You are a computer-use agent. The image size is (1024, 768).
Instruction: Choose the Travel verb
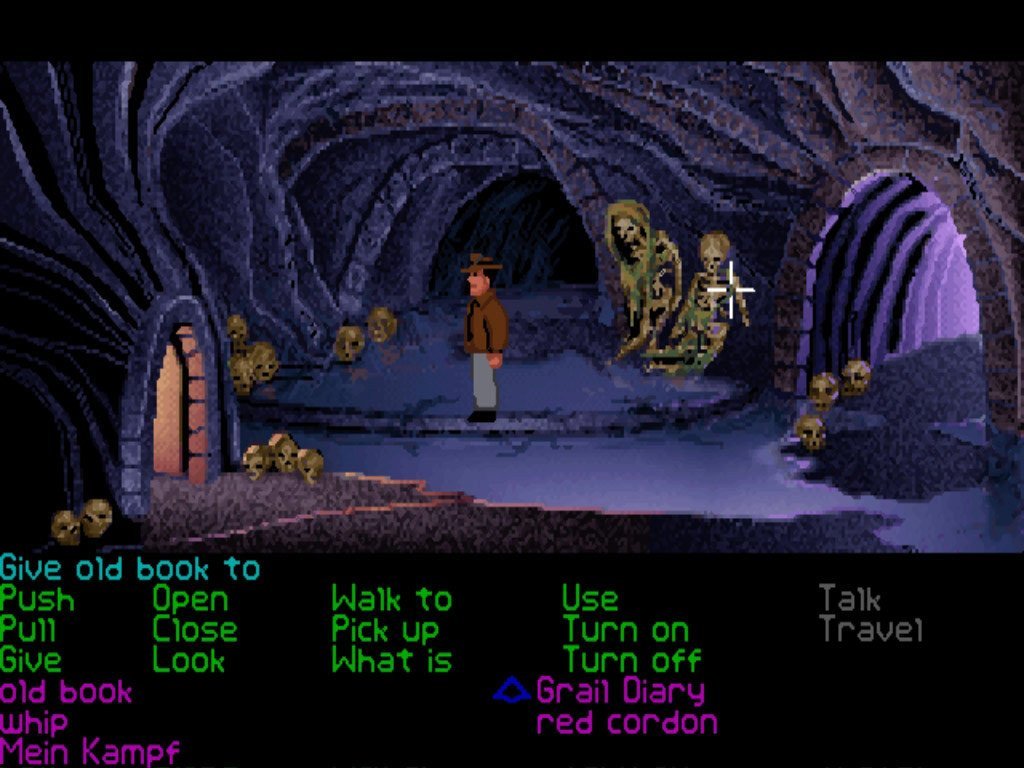[x=870, y=630]
